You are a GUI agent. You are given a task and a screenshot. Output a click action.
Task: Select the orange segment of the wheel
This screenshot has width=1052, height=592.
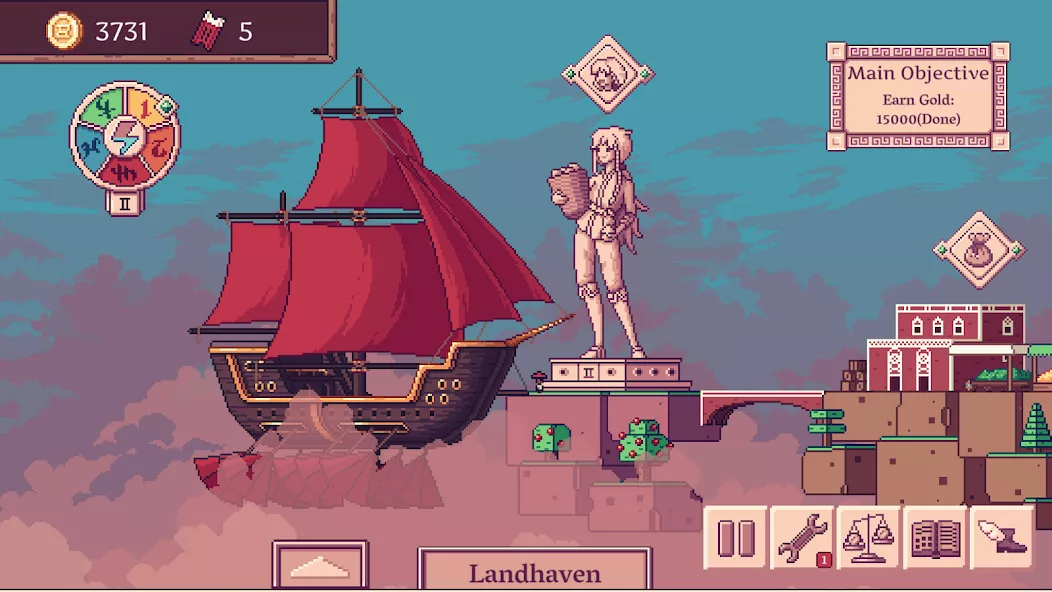(162, 147)
